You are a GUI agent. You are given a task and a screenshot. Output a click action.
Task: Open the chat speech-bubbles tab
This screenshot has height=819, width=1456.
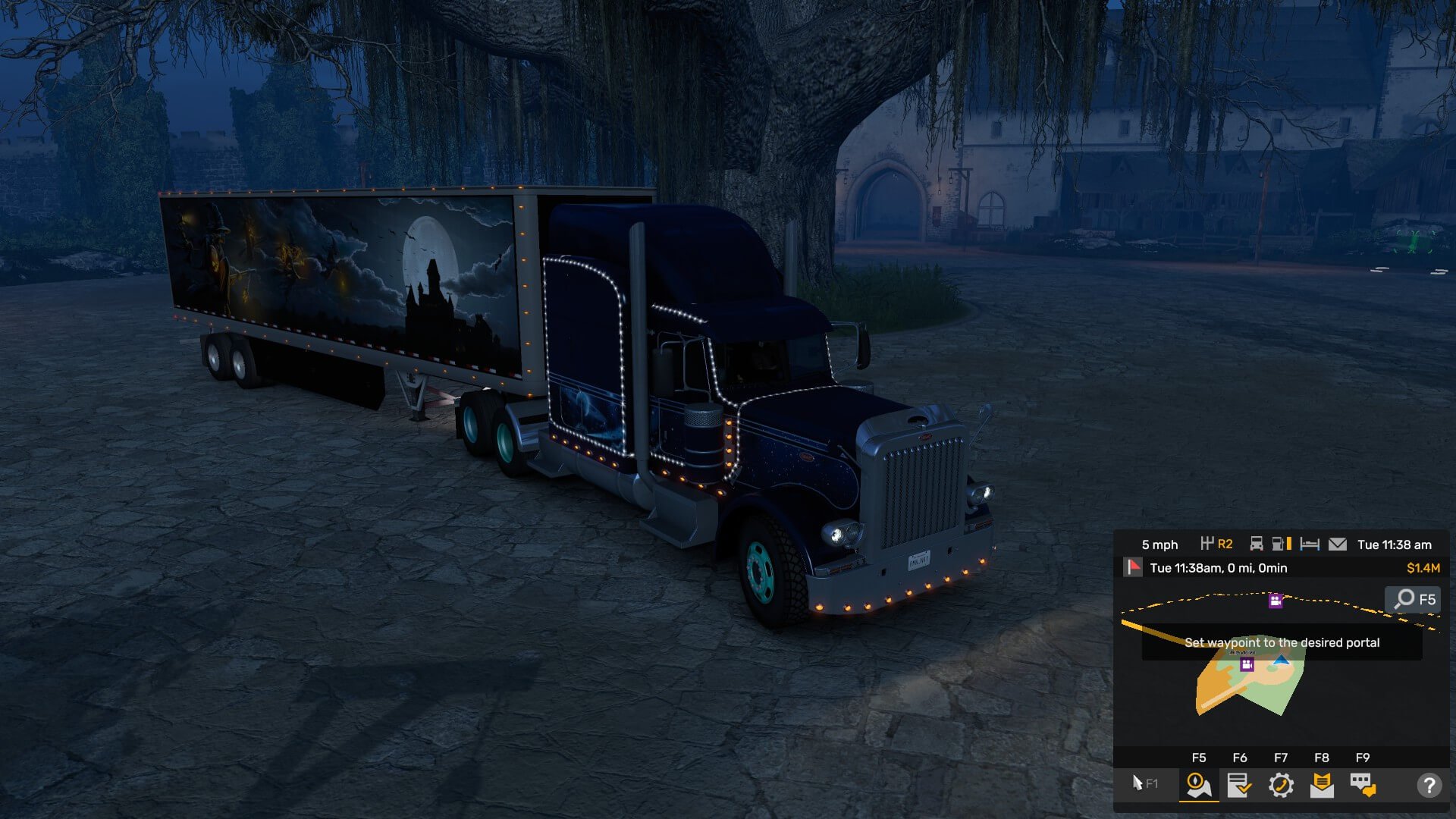(1363, 785)
